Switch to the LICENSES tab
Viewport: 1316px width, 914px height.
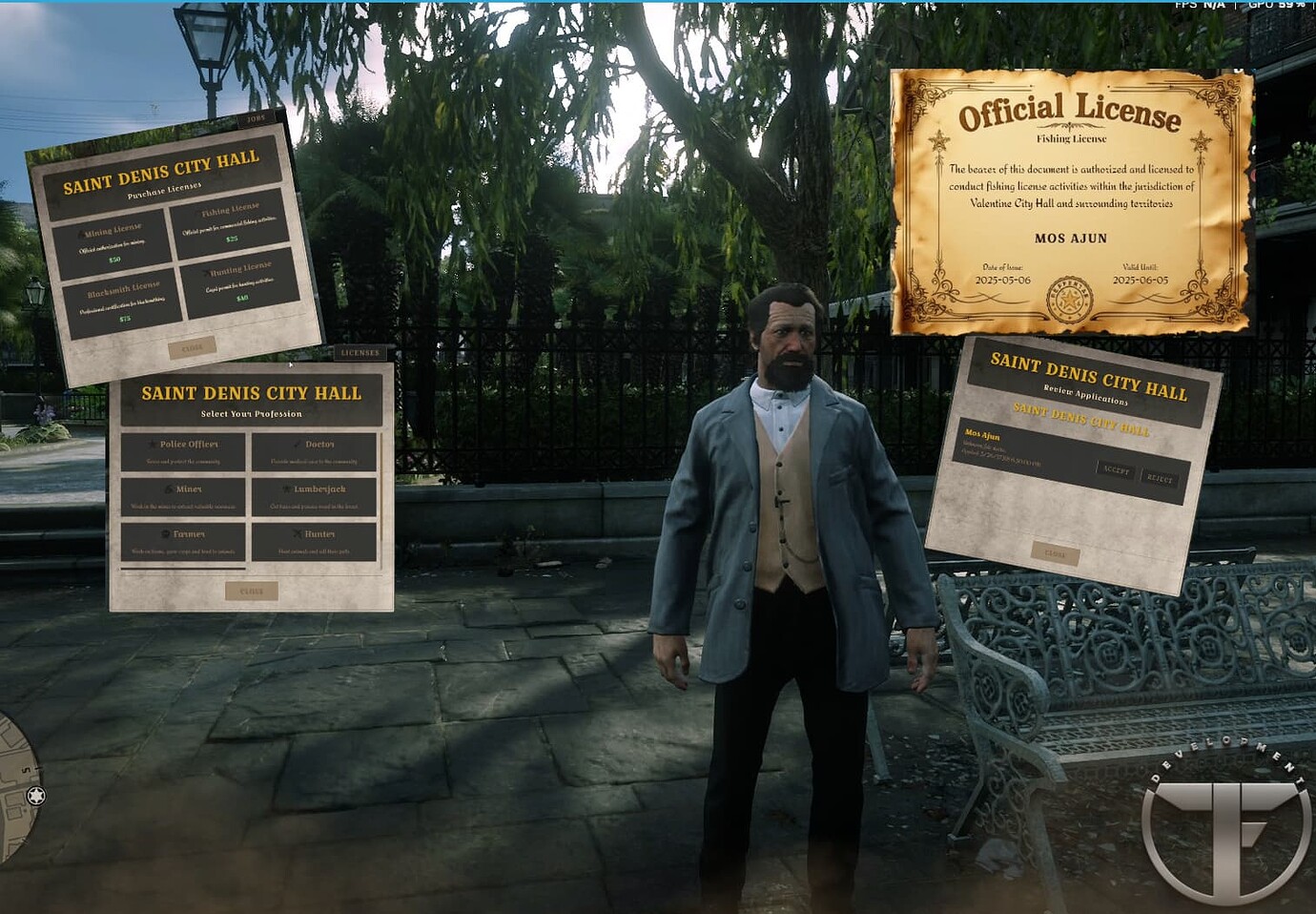359,352
